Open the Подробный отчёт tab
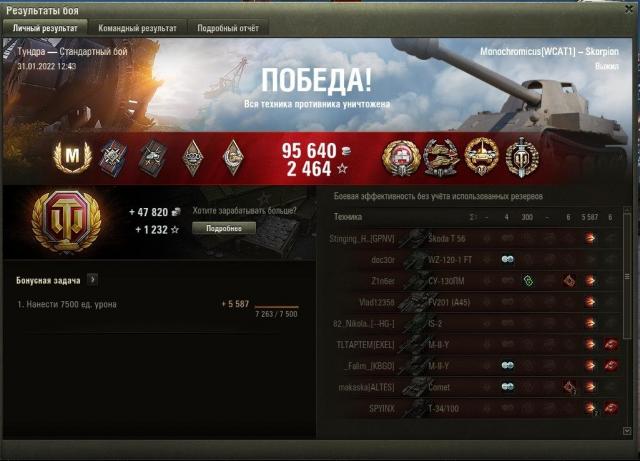Image resolution: width=640 pixels, height=461 pixels. coord(227,29)
